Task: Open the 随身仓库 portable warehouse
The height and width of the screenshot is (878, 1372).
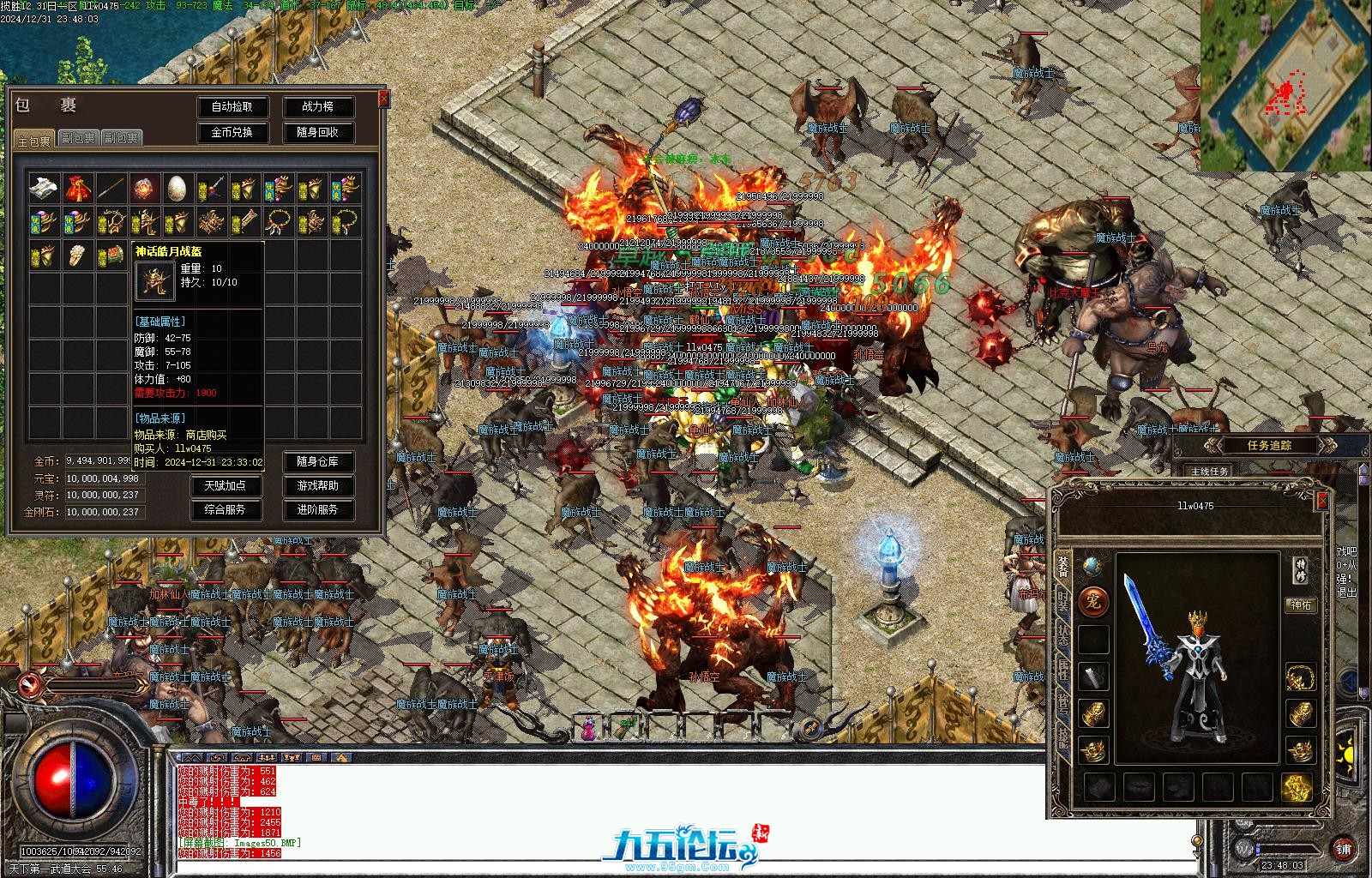Action: tap(317, 461)
